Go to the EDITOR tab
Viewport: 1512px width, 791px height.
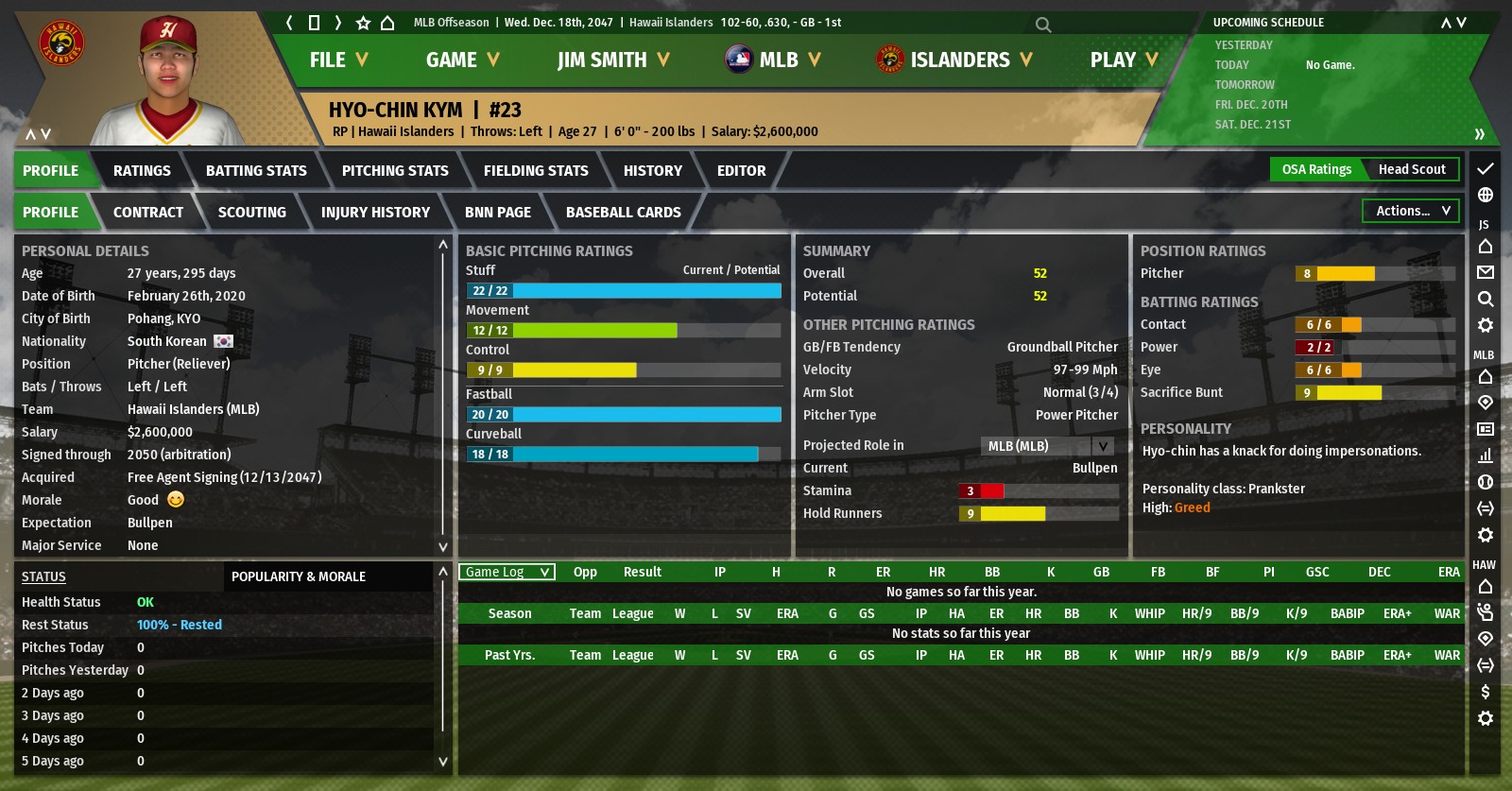click(x=741, y=171)
